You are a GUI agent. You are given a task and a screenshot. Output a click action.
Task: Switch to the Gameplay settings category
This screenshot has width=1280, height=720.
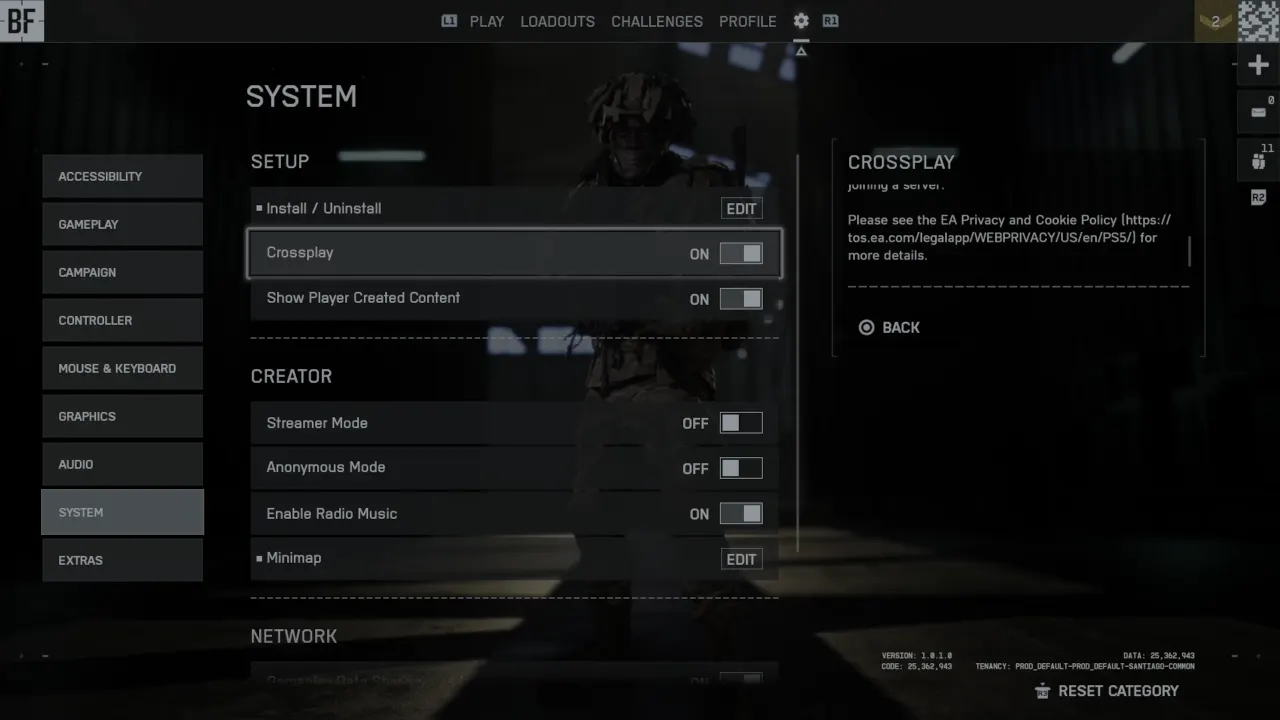click(x=122, y=224)
